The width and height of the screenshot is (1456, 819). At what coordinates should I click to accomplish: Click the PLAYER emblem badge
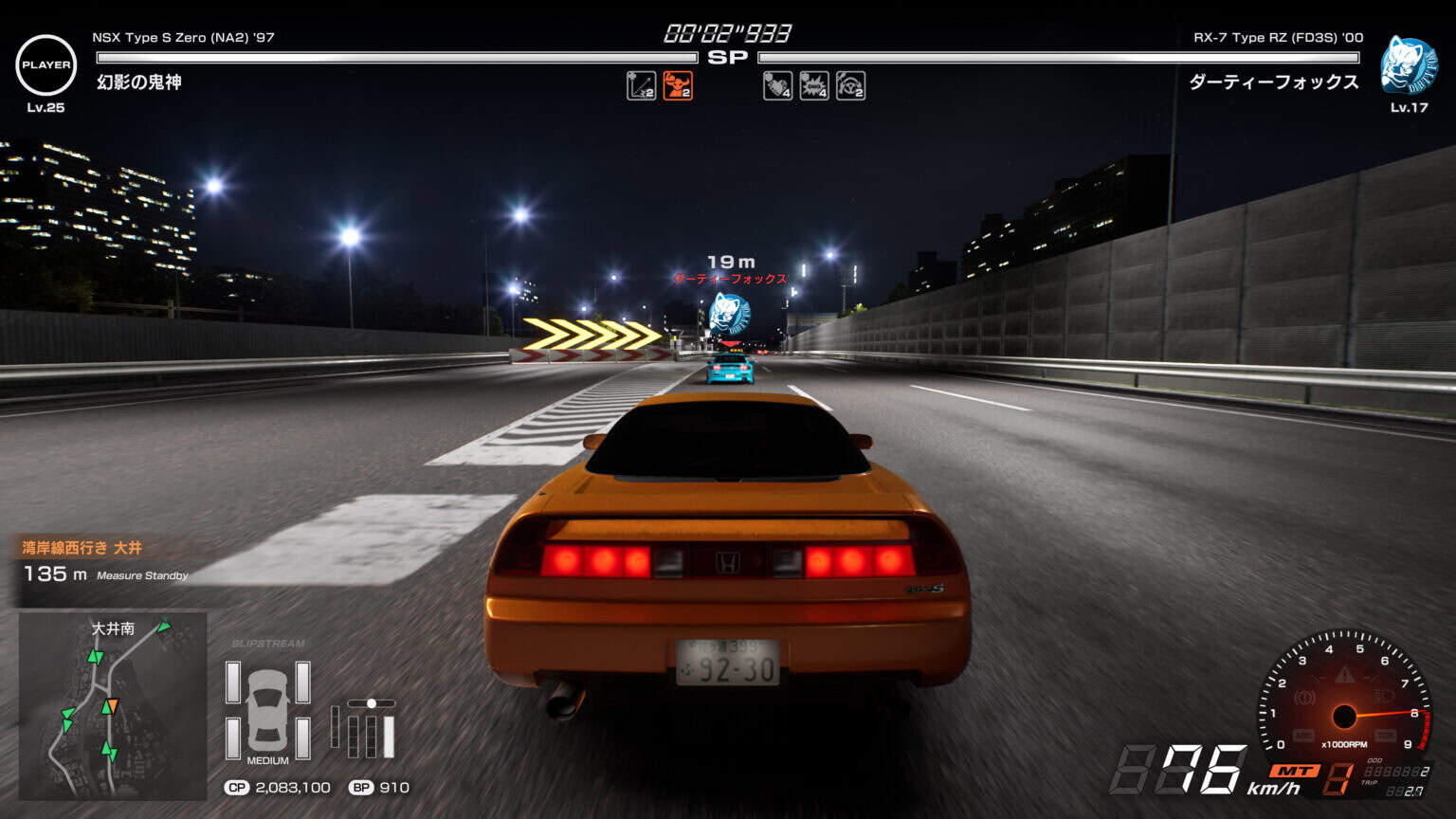(x=45, y=65)
